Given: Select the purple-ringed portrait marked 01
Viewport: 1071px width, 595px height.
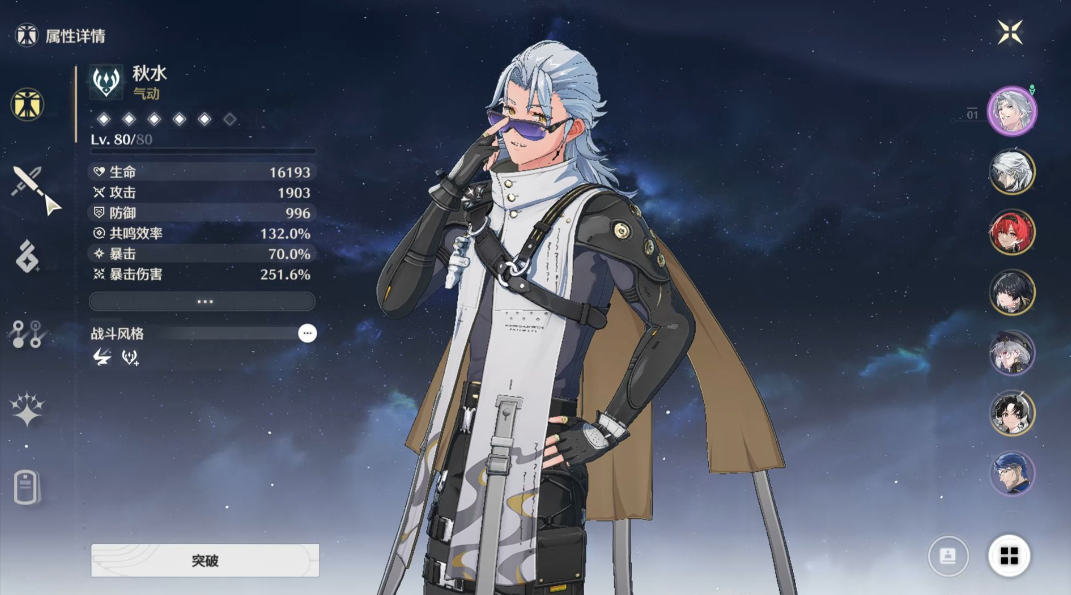Looking at the screenshot, I should tap(1012, 110).
